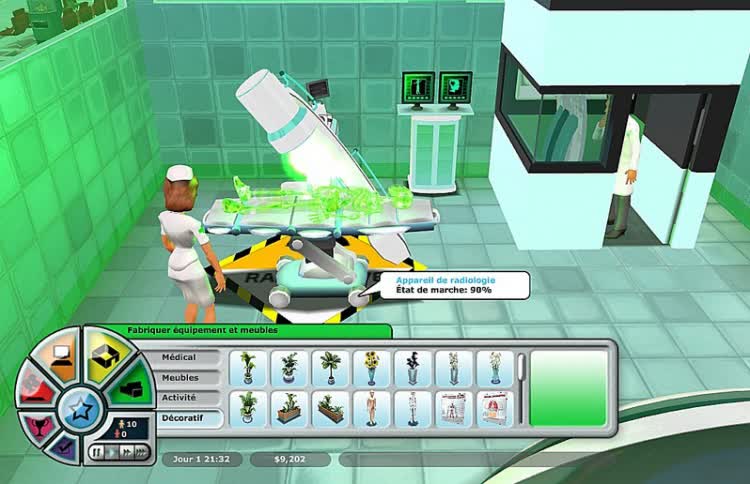
Task: Open the yellow room-building wheel segment
Action: [104, 352]
